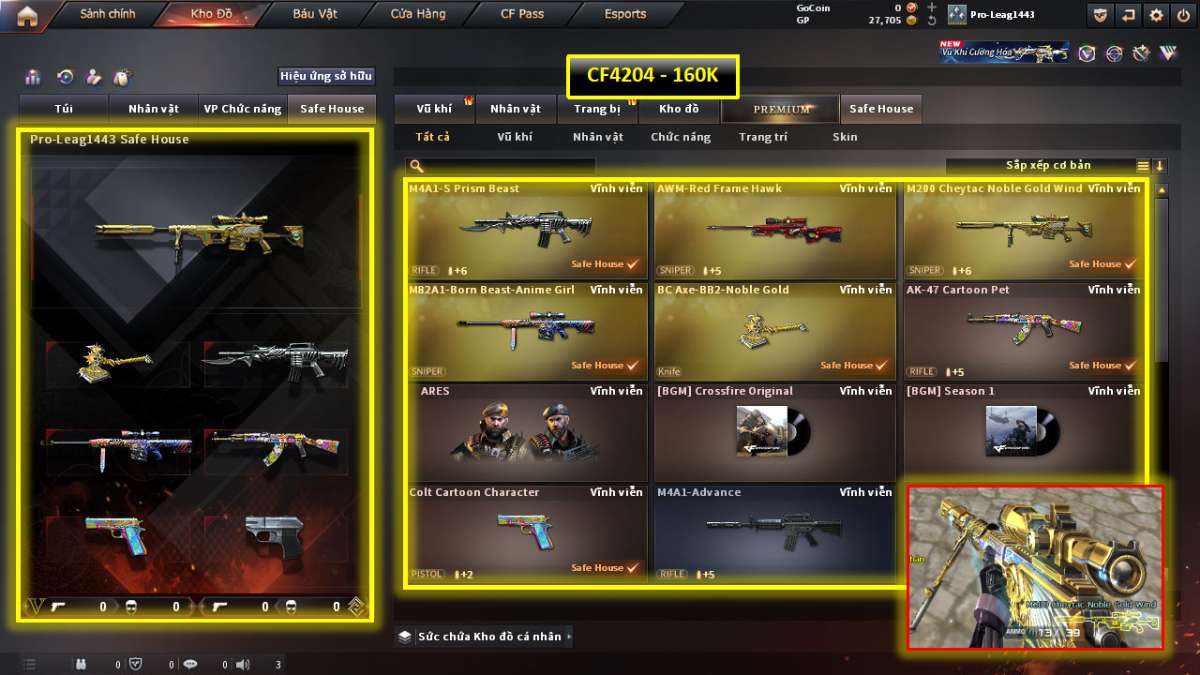Go to the home lobby screen

(x=27, y=15)
